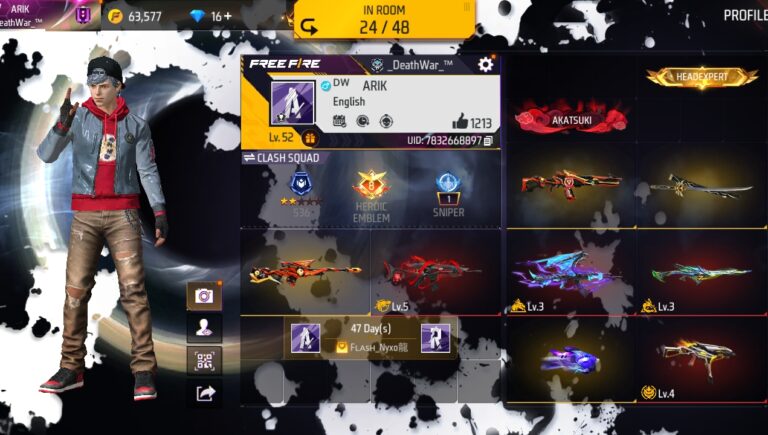The image size is (768, 435).
Task: Return to the In Room lobby panel
Action: [x=383, y=20]
